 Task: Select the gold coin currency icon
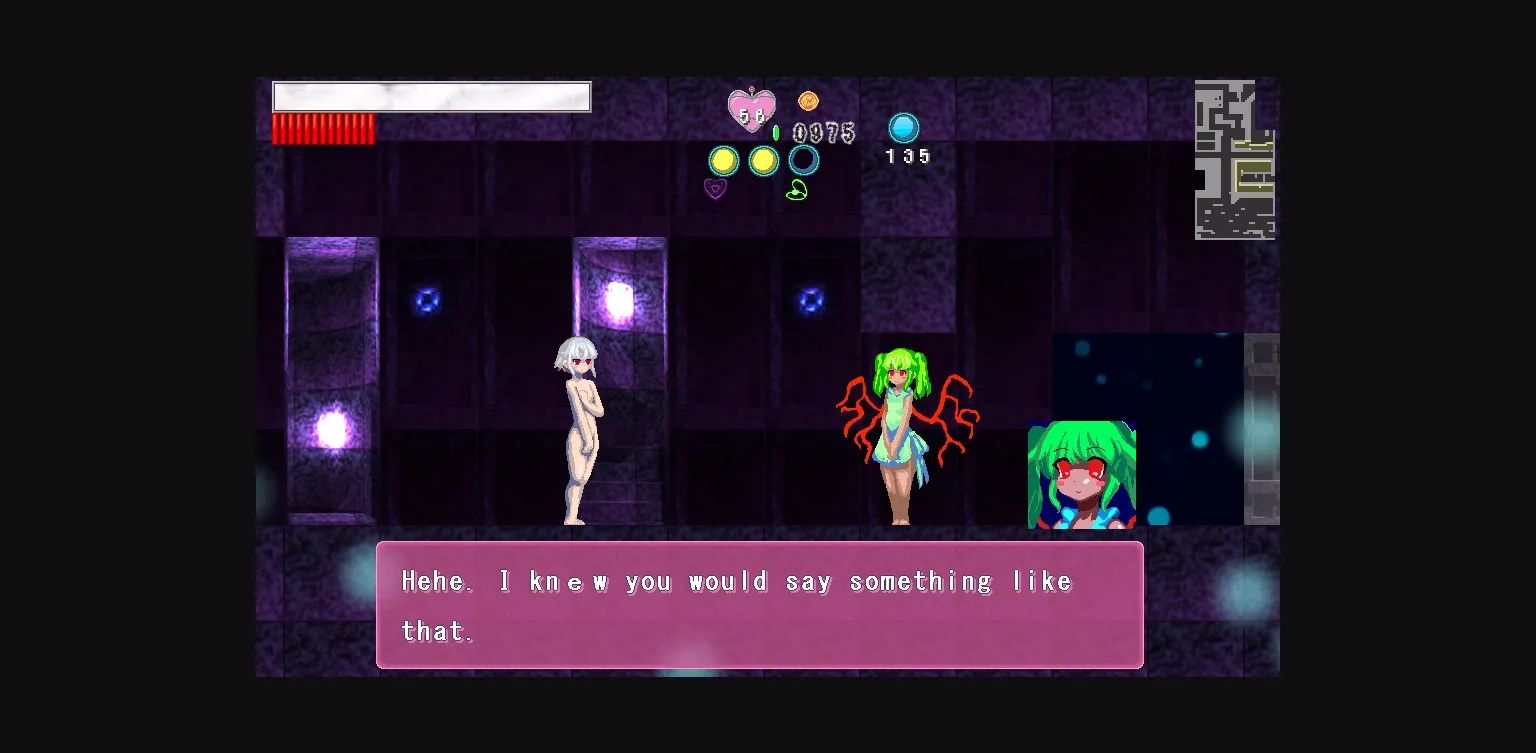point(808,100)
